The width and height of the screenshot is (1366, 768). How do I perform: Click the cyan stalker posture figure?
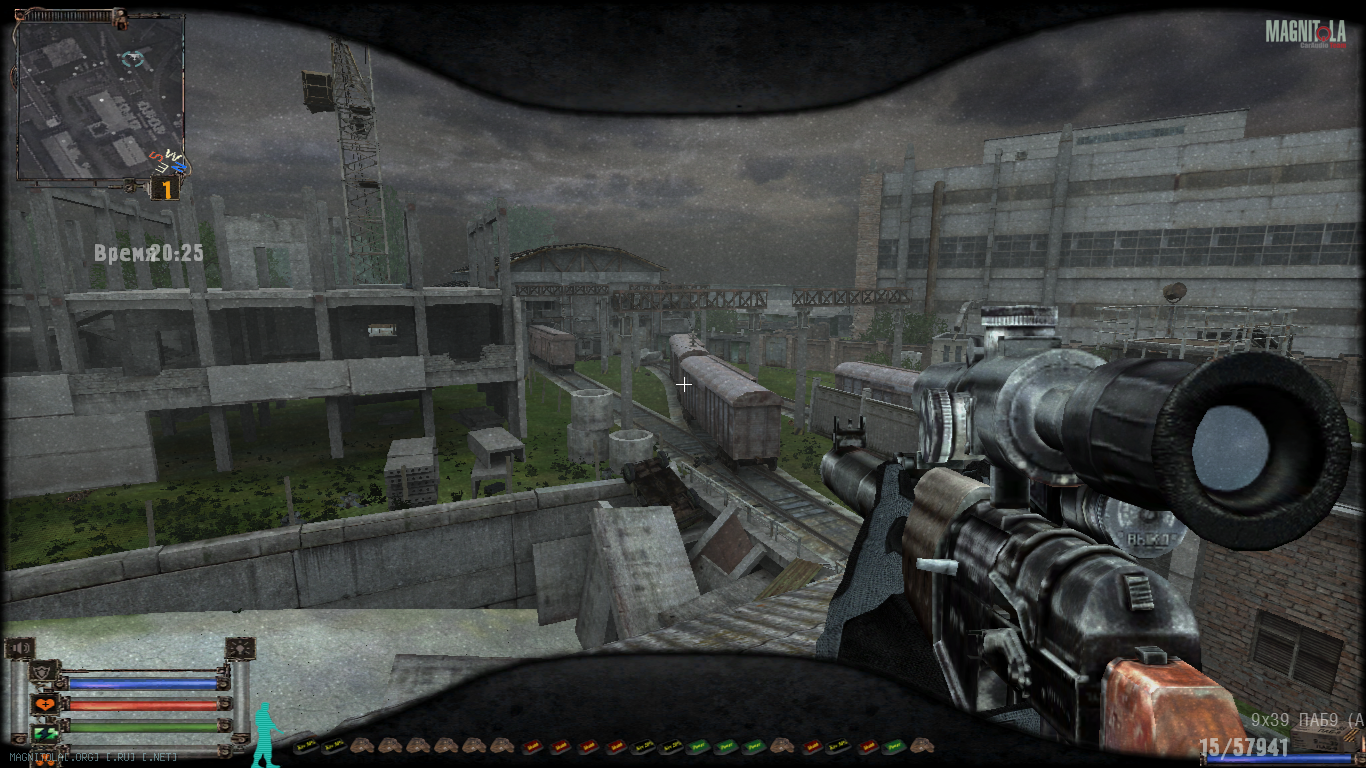(265, 733)
